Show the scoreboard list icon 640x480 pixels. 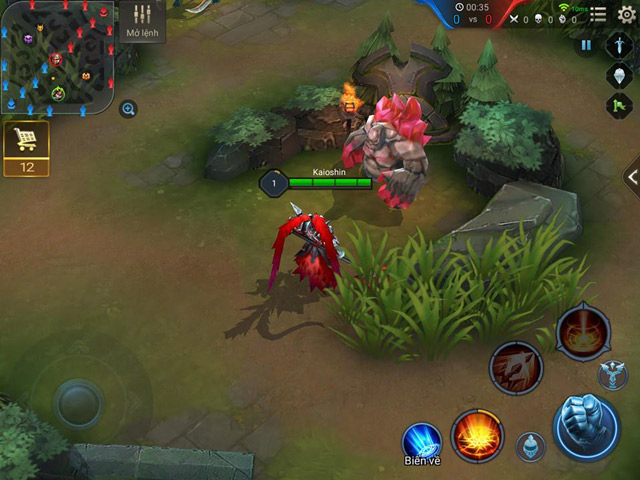tap(598, 14)
